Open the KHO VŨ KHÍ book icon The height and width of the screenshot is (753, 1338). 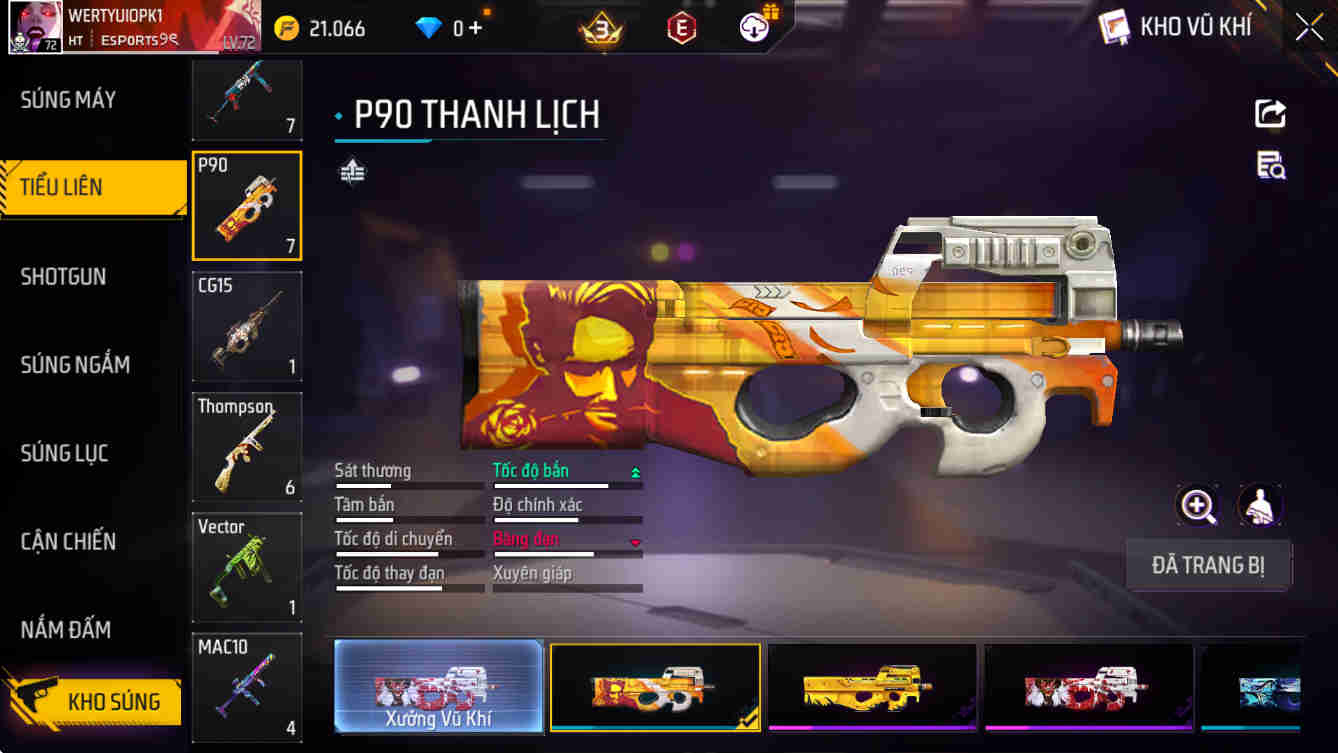1112,26
